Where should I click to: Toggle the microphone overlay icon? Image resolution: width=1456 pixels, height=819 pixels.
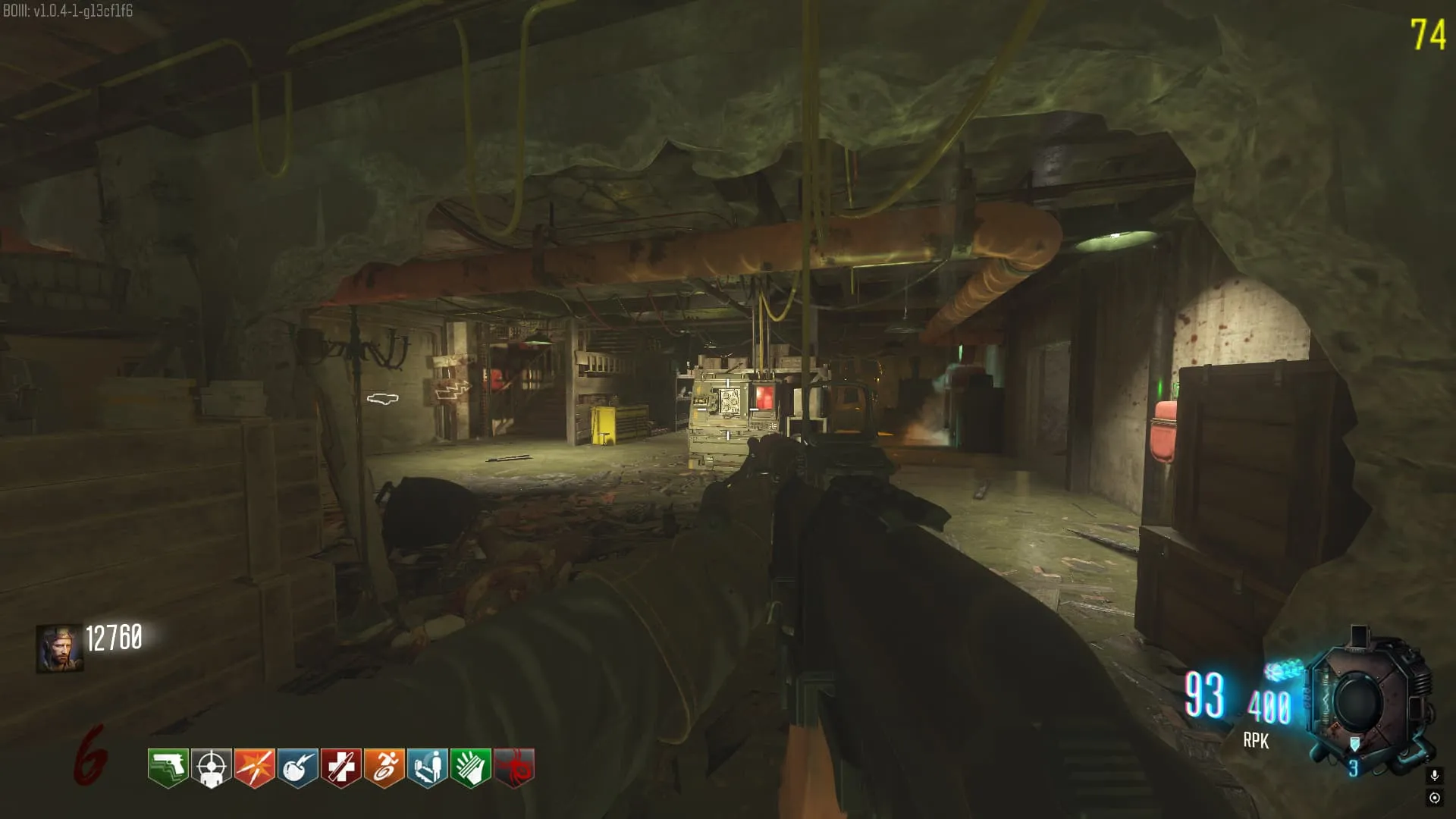(x=1434, y=775)
